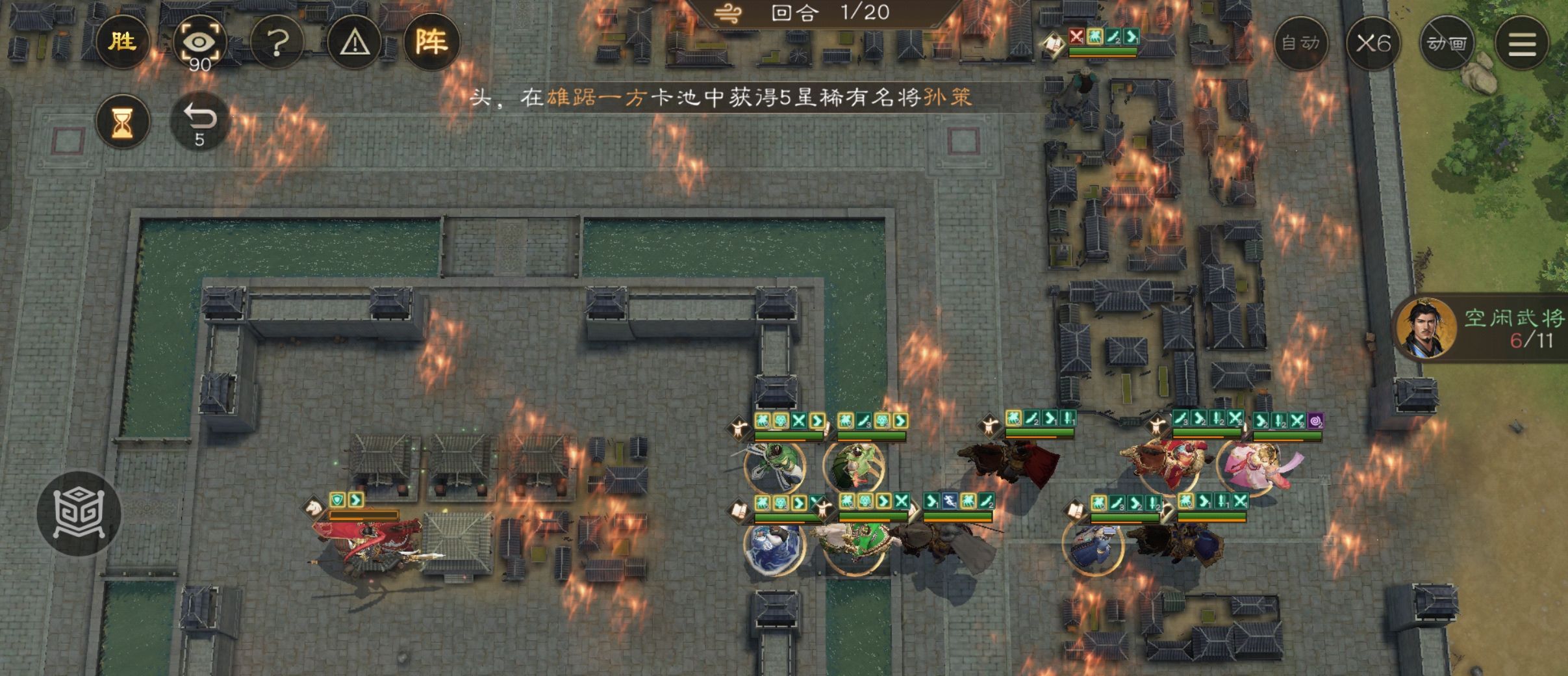
Task: Open the 阵 formation panel
Action: [434, 42]
